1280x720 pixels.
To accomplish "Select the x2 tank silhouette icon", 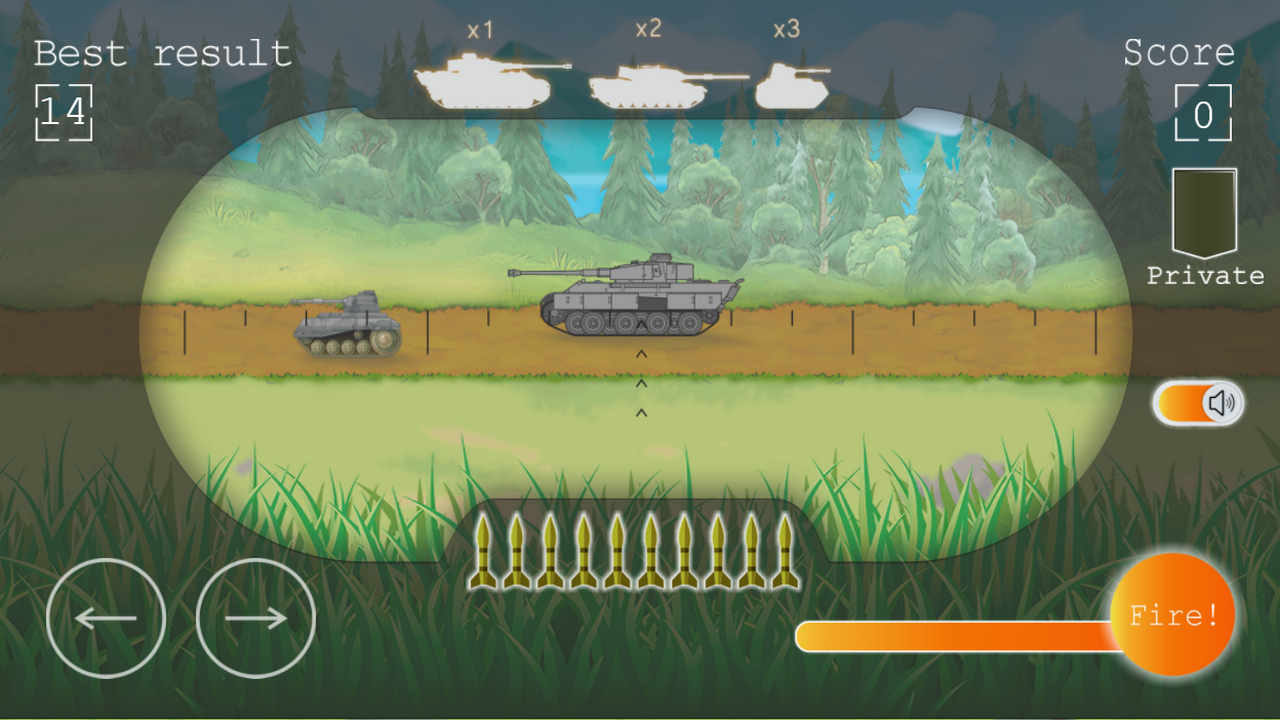I will pyautogui.click(x=648, y=85).
